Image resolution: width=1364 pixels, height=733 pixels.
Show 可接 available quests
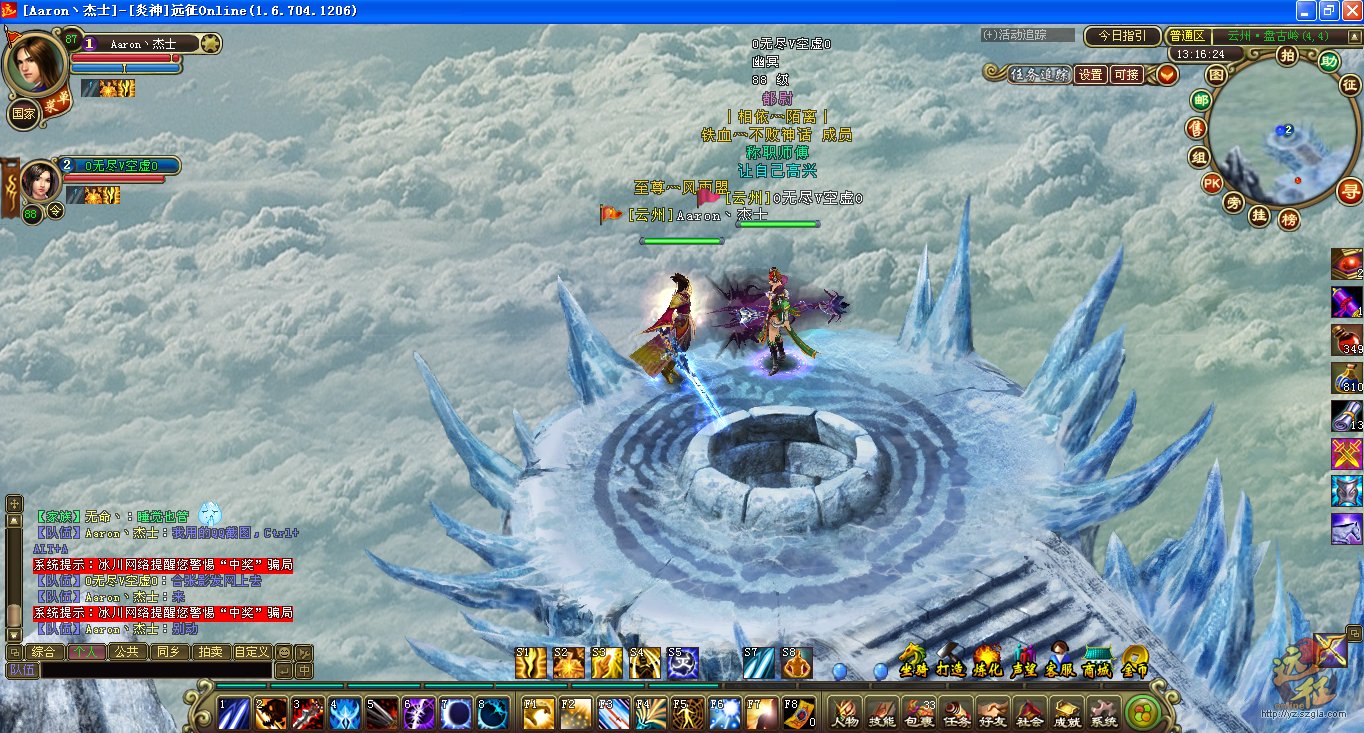coord(1126,75)
